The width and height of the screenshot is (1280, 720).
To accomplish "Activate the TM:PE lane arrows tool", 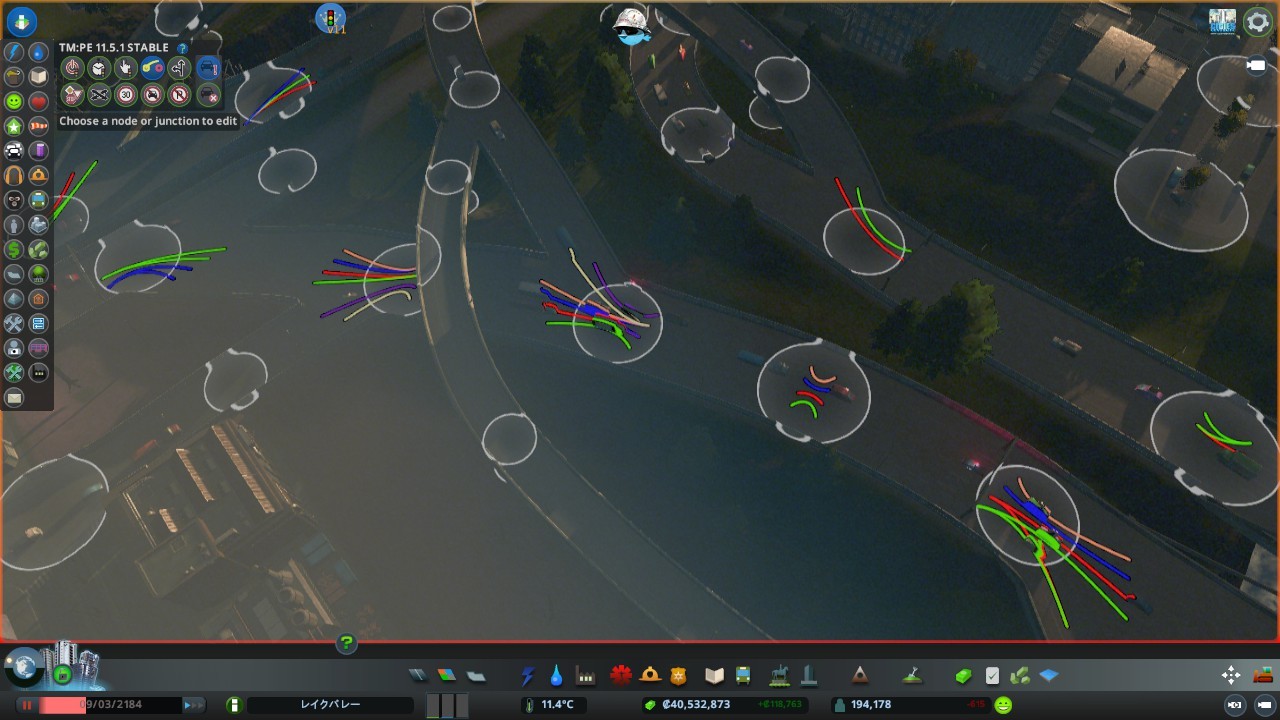I will coord(179,69).
